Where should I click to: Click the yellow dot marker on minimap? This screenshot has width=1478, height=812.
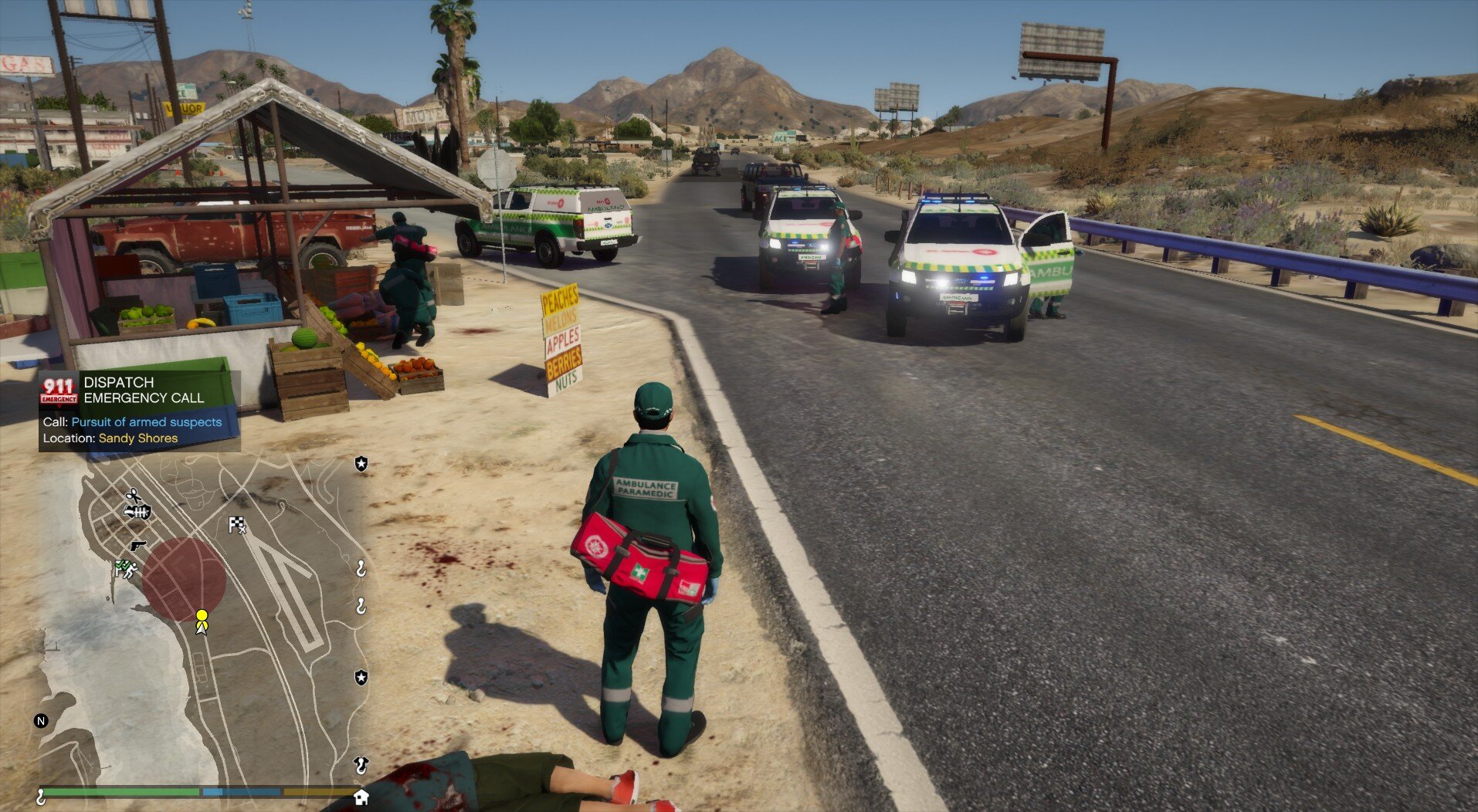point(202,615)
